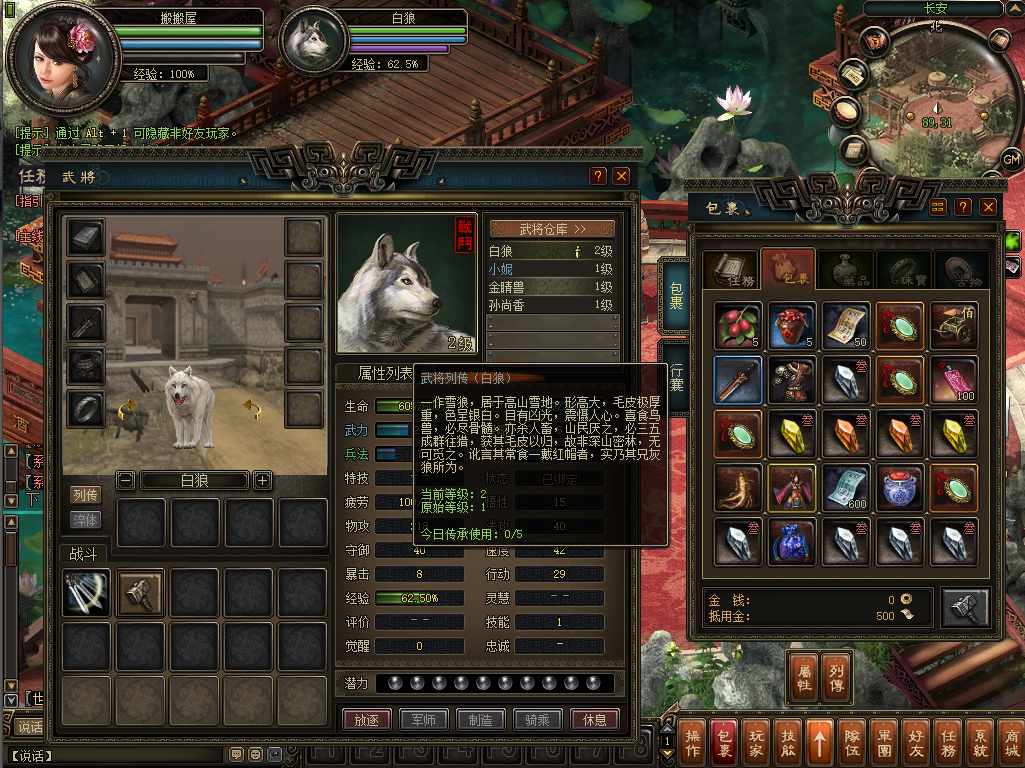Close the 武将 general window

click(x=621, y=176)
